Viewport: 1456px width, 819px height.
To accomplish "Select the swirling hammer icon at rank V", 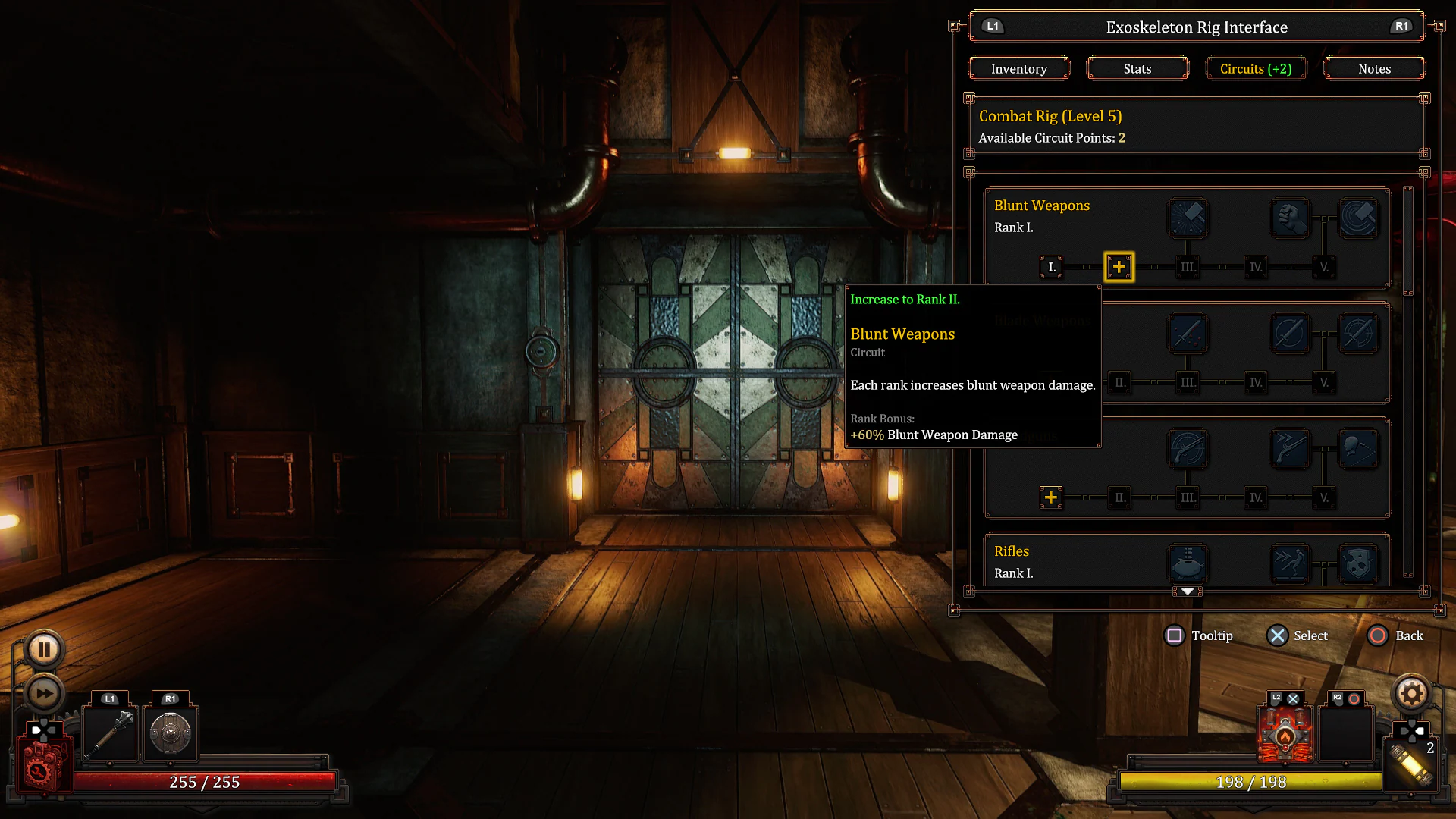I will 1358,216.
